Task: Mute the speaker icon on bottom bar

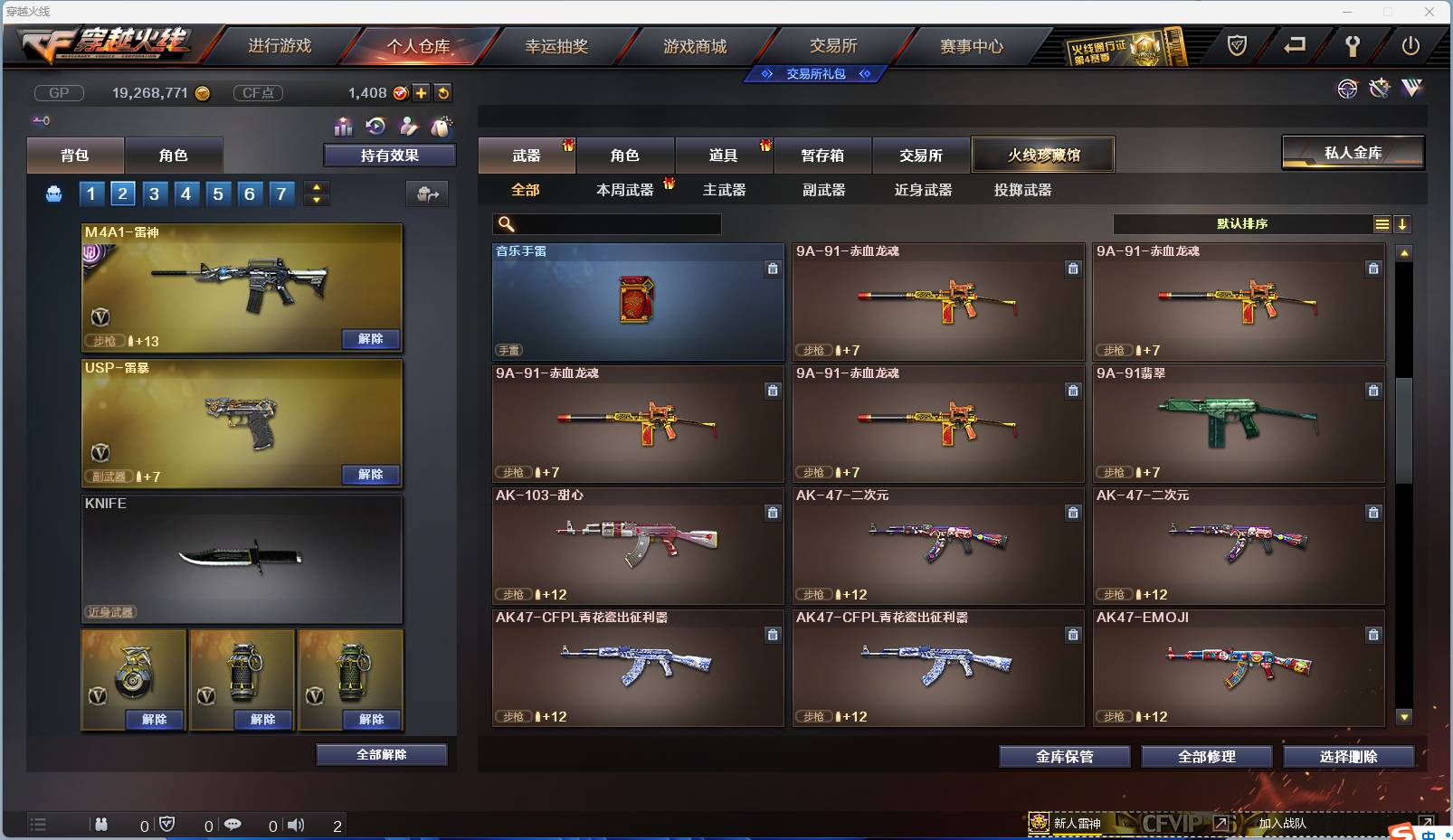Action: 296,824
